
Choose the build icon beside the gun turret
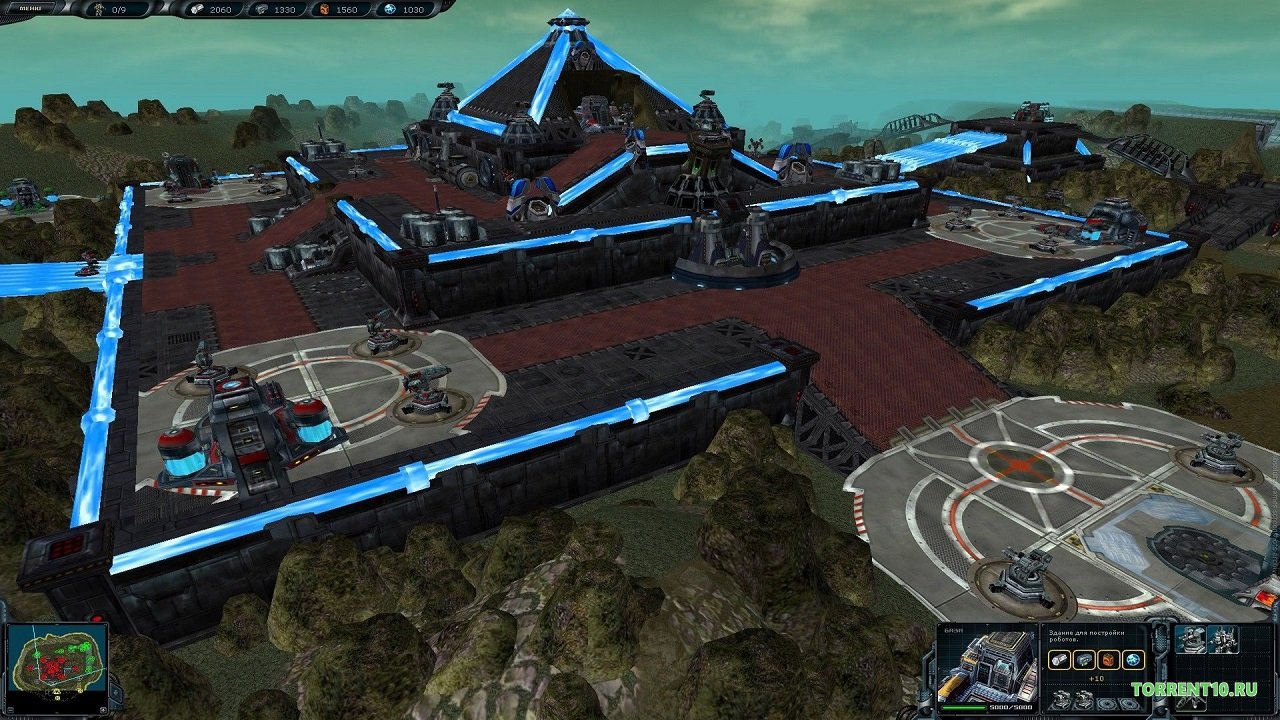[x=1222, y=640]
